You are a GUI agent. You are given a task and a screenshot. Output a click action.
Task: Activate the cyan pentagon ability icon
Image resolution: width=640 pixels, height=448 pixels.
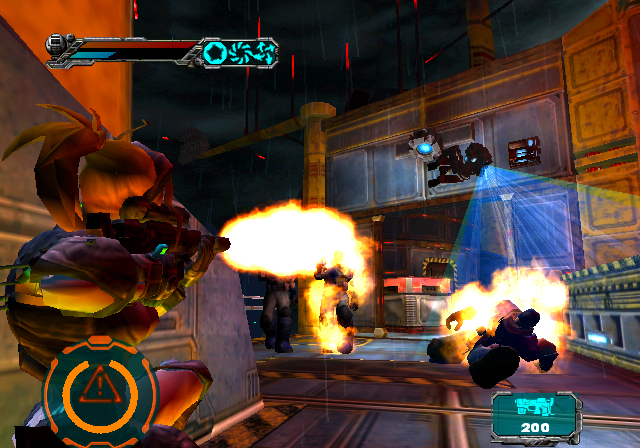pos(213,51)
